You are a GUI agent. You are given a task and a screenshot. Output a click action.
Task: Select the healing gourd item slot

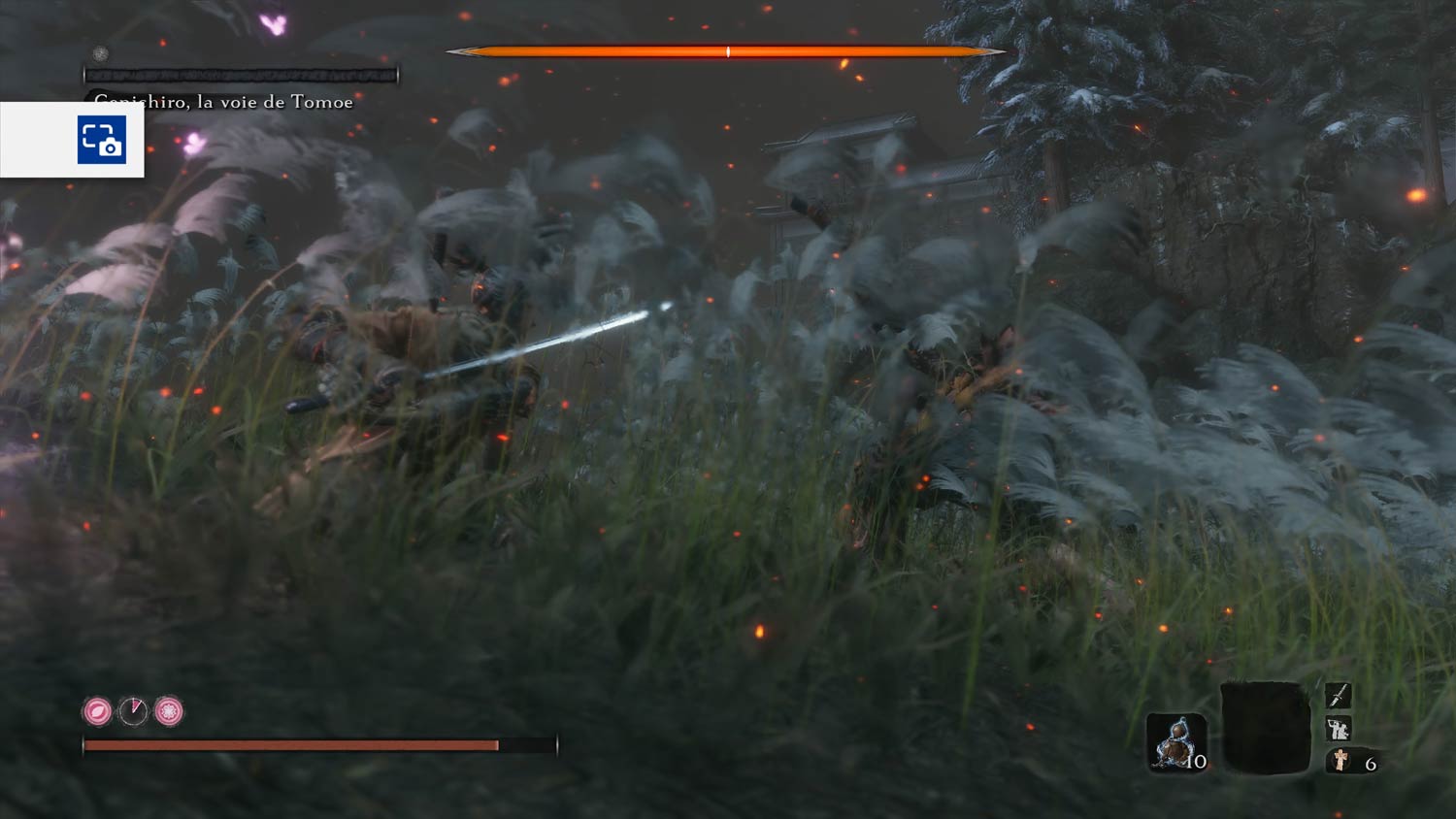tap(1175, 741)
